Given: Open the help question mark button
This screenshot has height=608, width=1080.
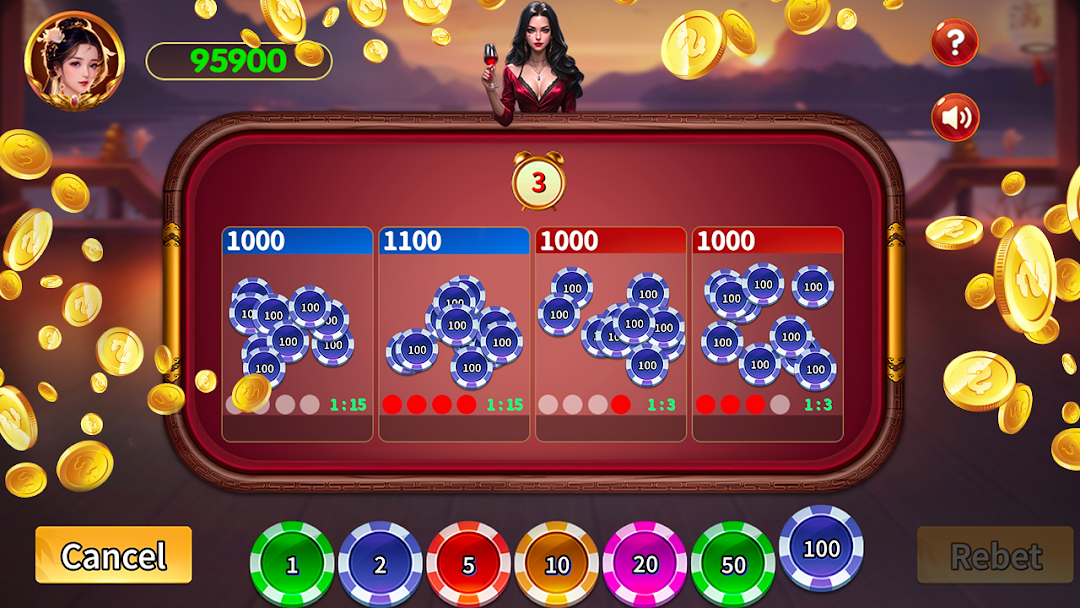Looking at the screenshot, I should point(955,42).
